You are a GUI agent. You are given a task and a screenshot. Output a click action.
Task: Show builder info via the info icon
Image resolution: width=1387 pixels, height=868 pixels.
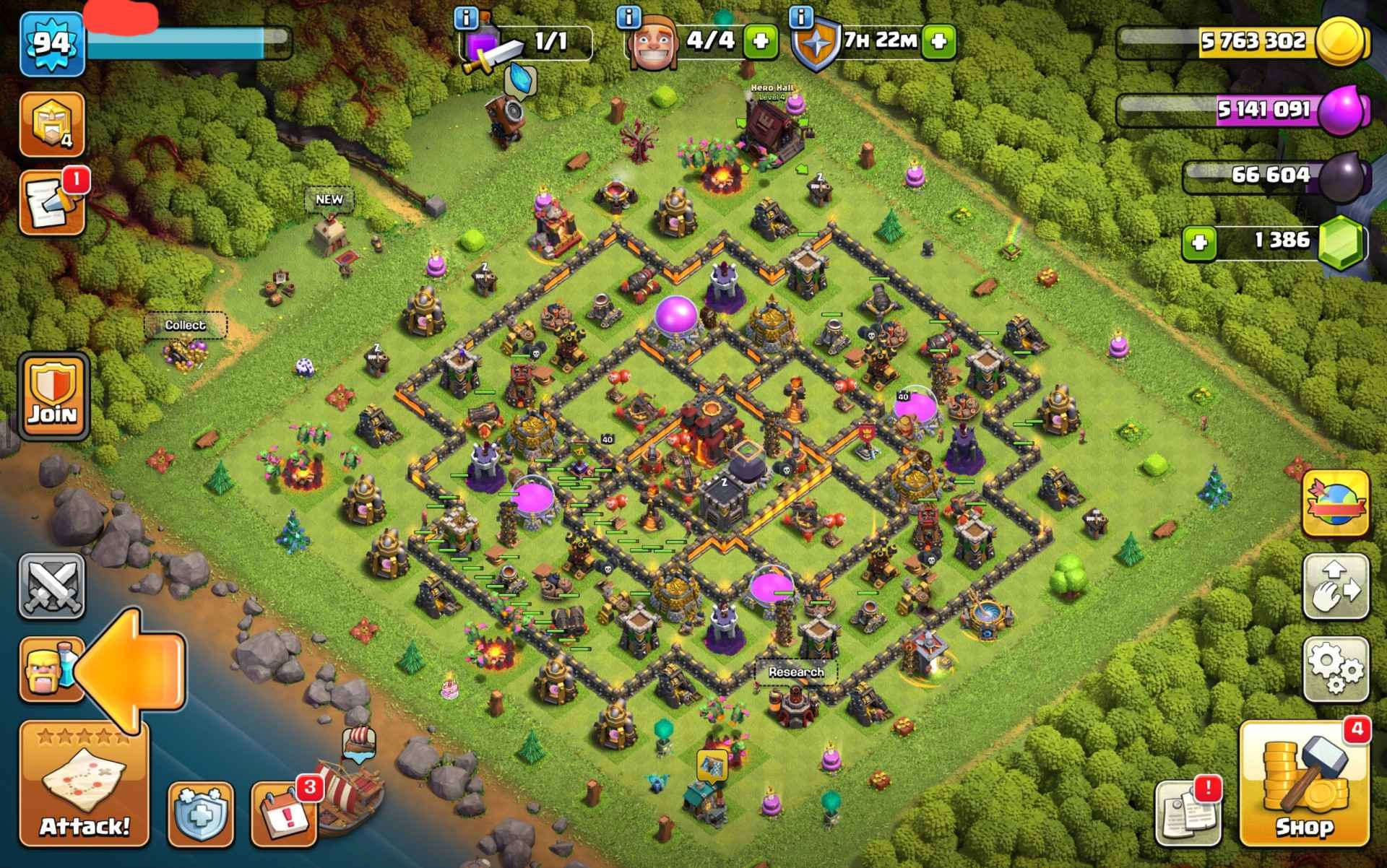coord(630,16)
